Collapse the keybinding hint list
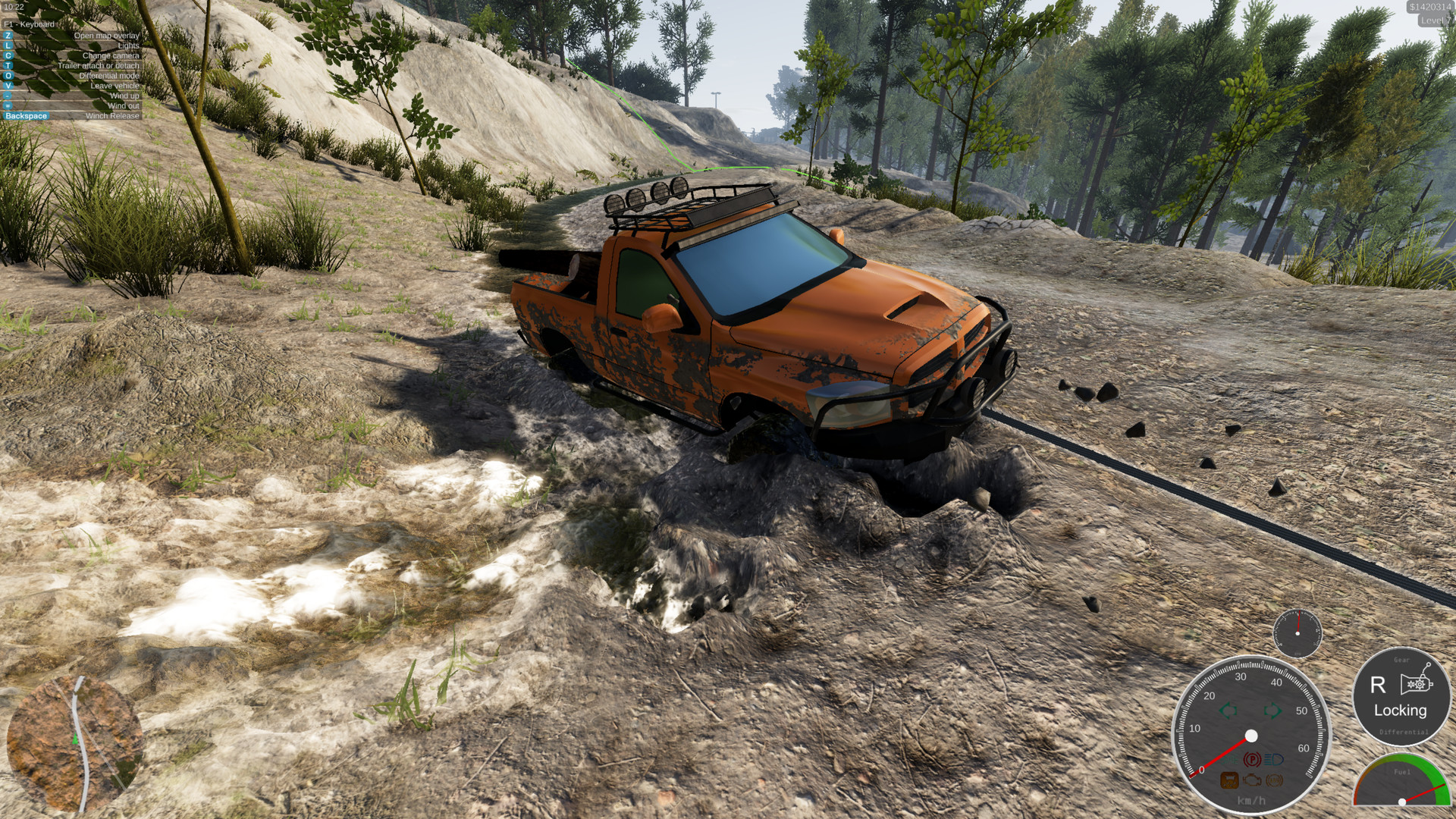This screenshot has height=819, width=1456. tap(29, 24)
